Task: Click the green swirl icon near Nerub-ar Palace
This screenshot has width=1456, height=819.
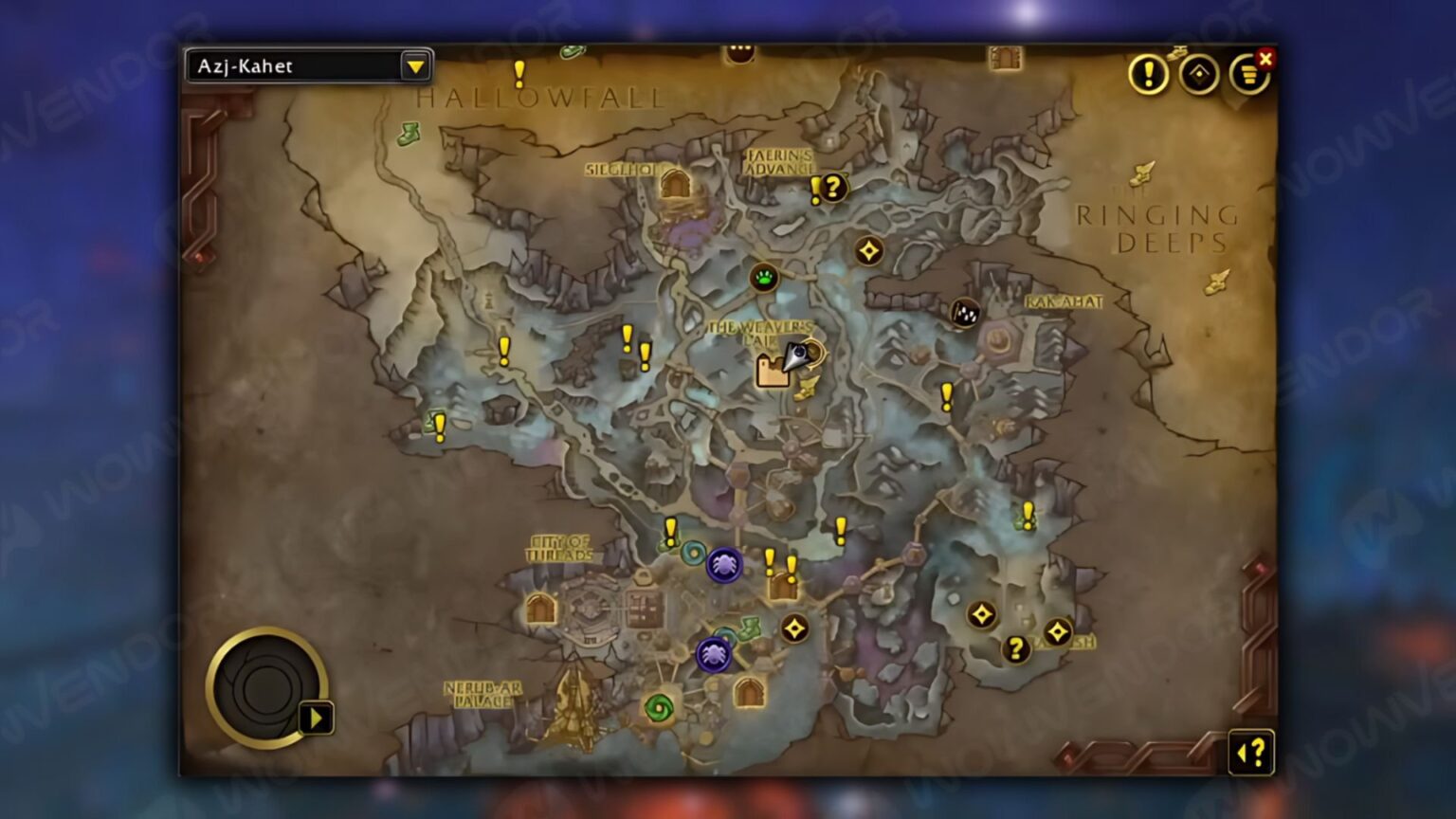Action: click(x=660, y=705)
